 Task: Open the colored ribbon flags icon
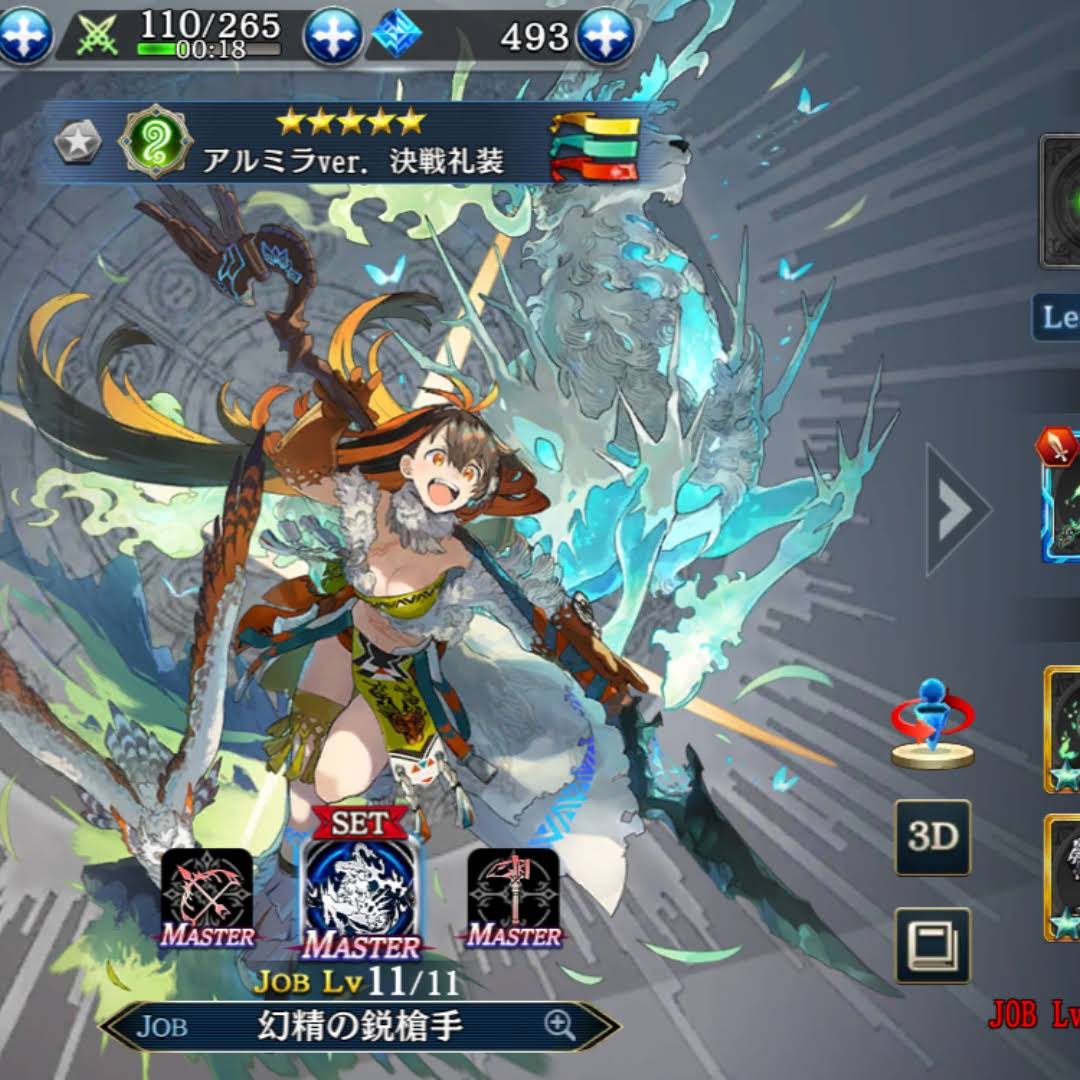click(595, 147)
